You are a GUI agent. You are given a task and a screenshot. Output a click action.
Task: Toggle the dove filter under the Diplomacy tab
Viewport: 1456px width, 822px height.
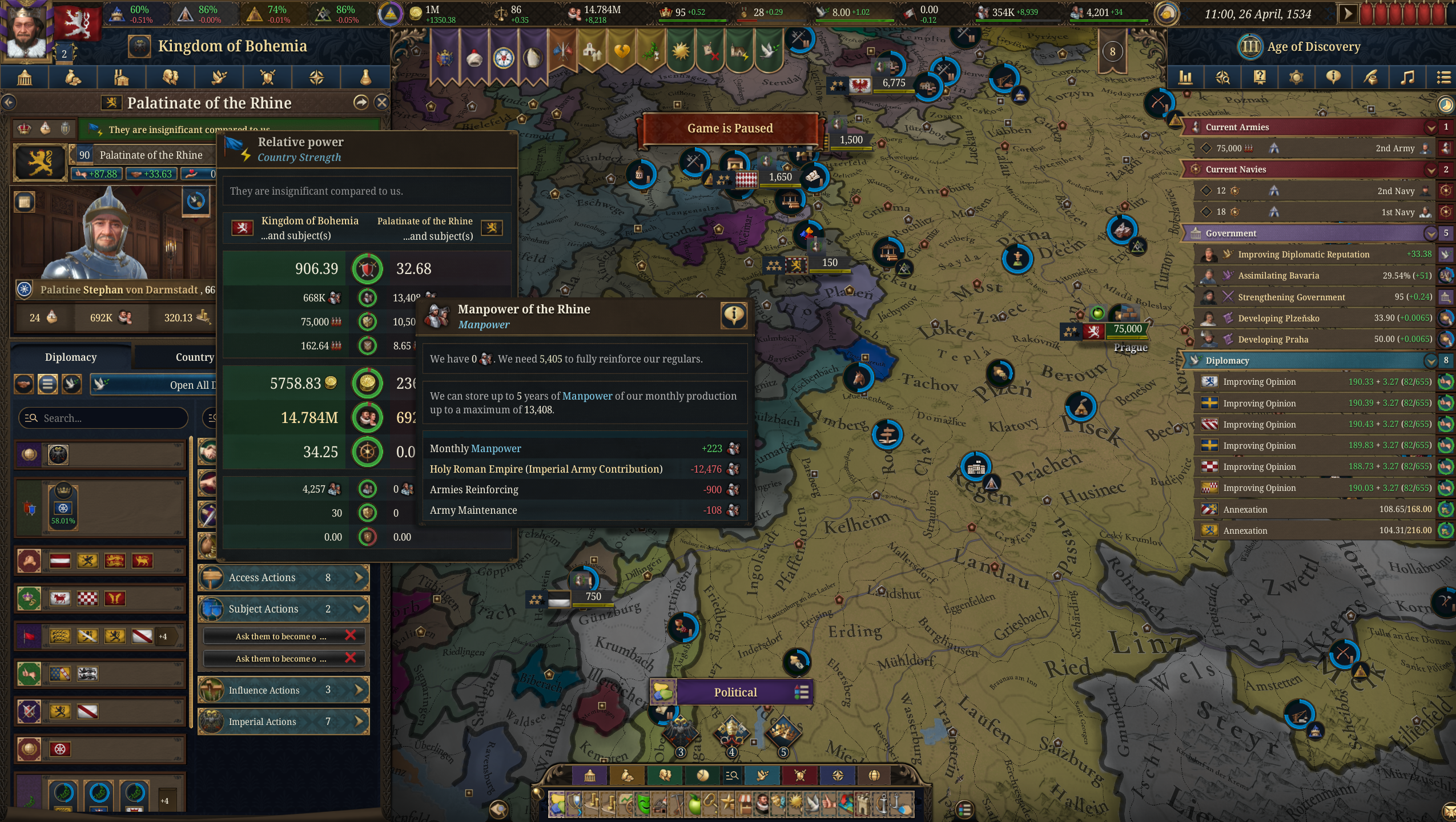pos(70,384)
